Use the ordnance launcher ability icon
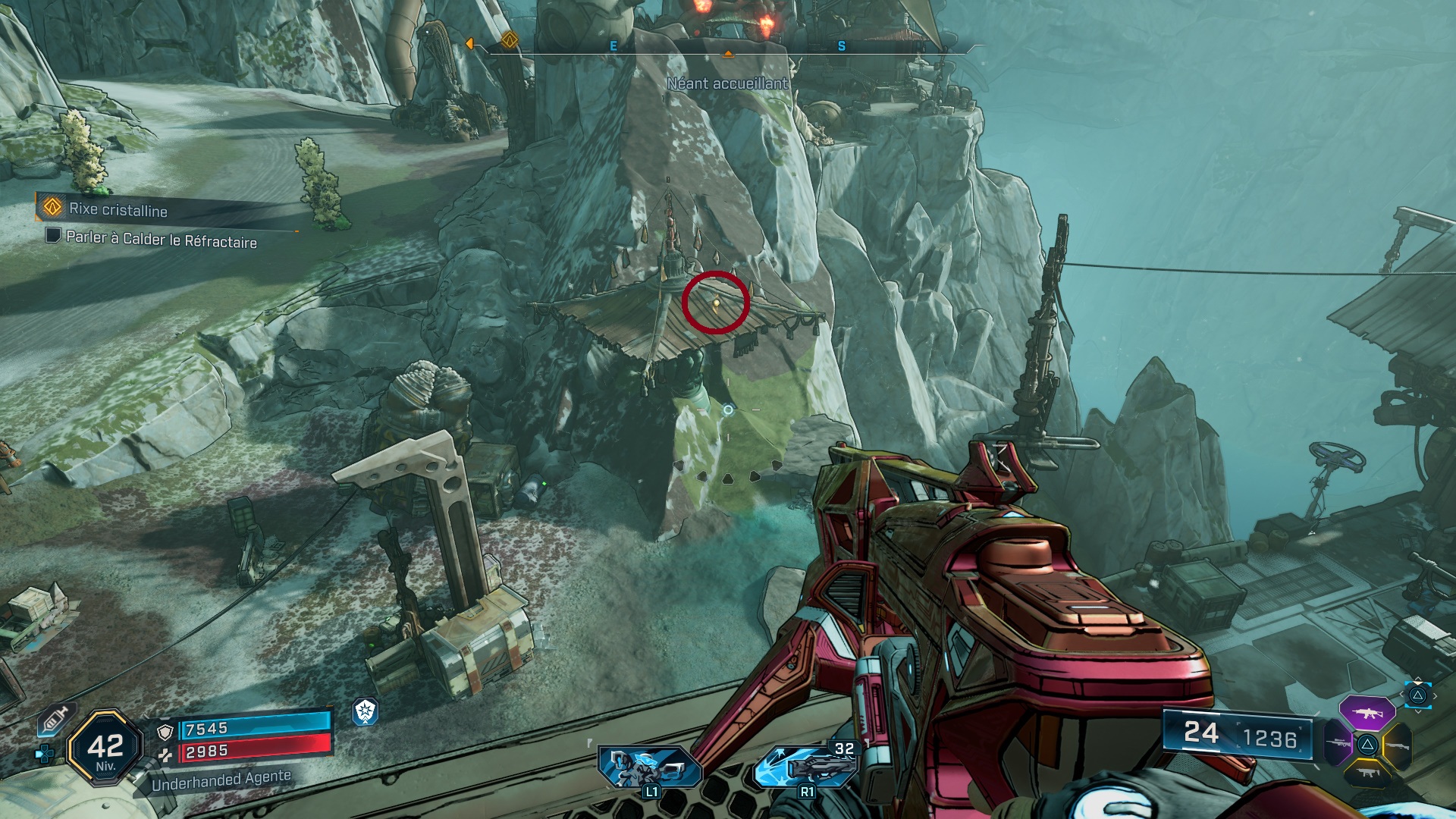Viewport: 1456px width, 819px height. pos(805,766)
